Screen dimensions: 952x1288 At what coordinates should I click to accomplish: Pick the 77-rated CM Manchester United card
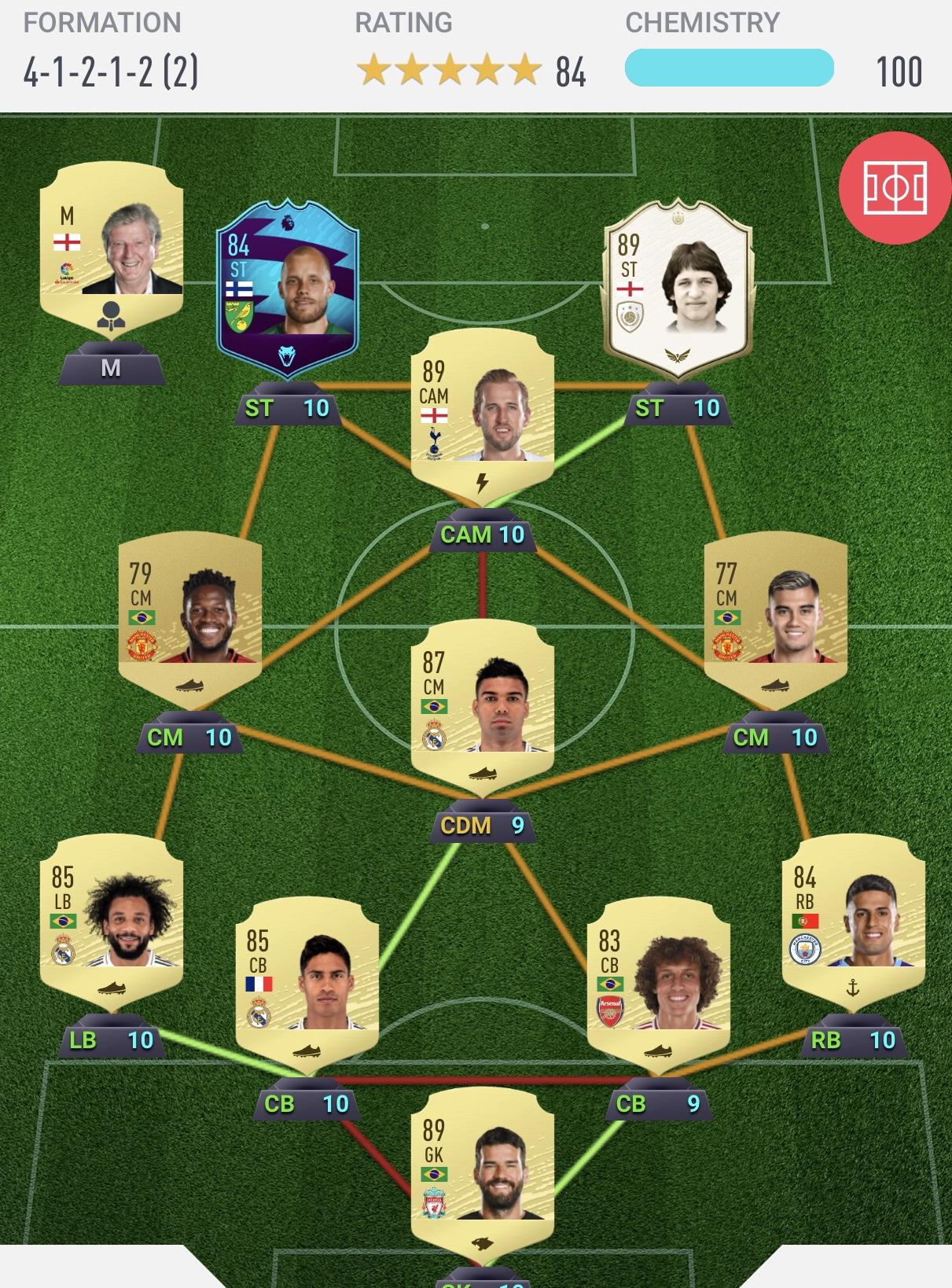click(x=775, y=615)
